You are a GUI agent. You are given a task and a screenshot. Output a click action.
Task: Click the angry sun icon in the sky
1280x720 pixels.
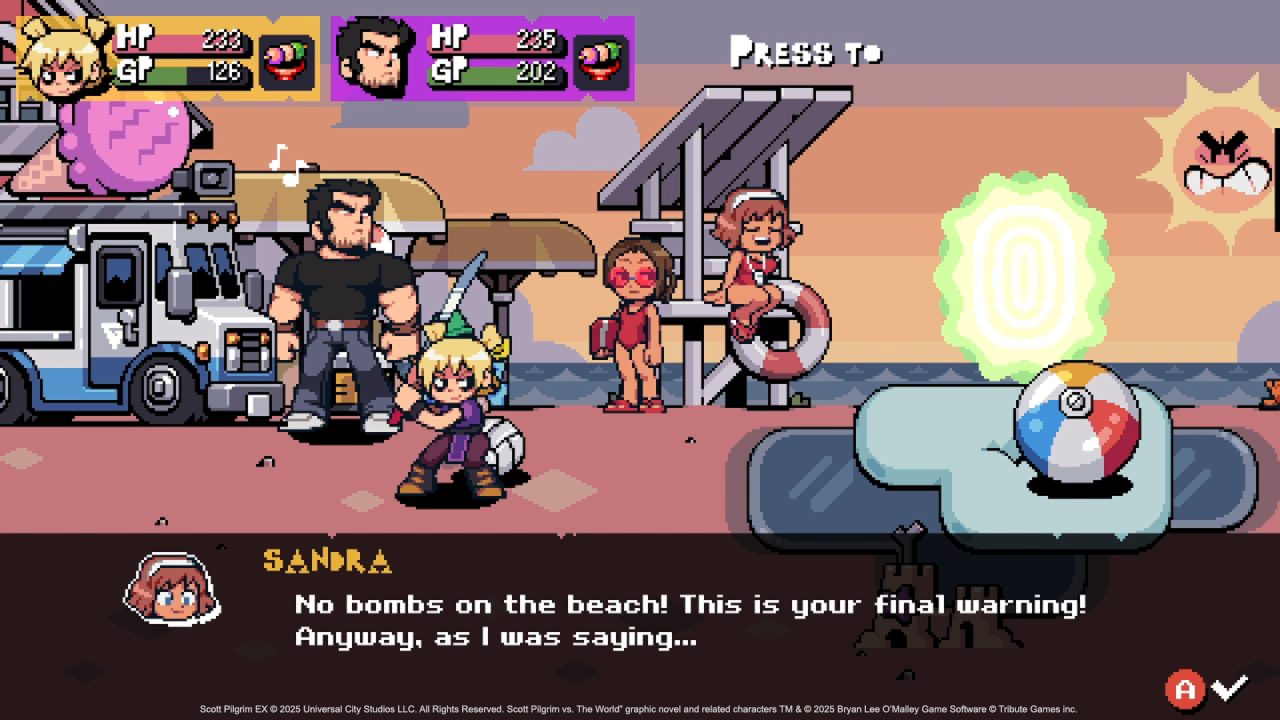click(x=1222, y=160)
